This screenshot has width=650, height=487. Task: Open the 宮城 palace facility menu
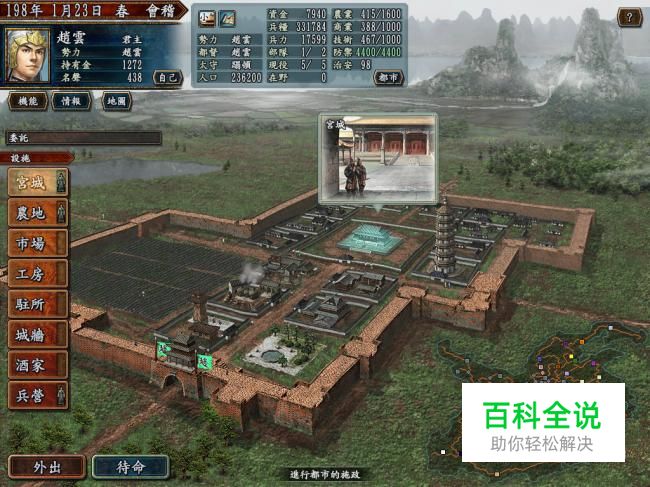(x=36, y=183)
